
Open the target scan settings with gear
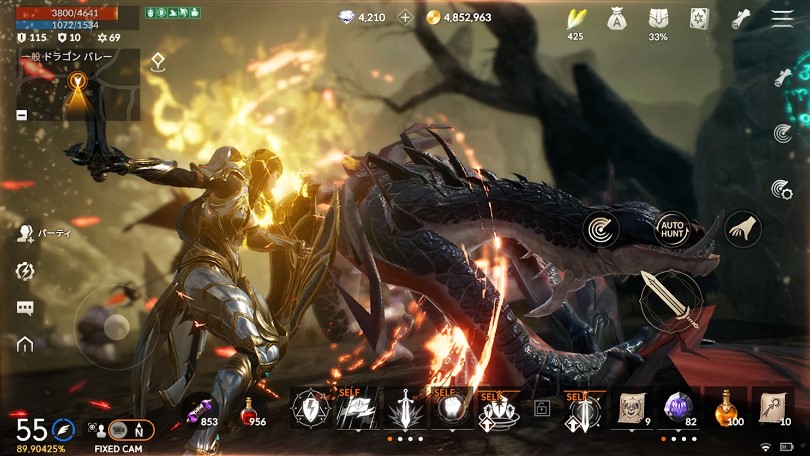pyautogui.click(x=782, y=189)
